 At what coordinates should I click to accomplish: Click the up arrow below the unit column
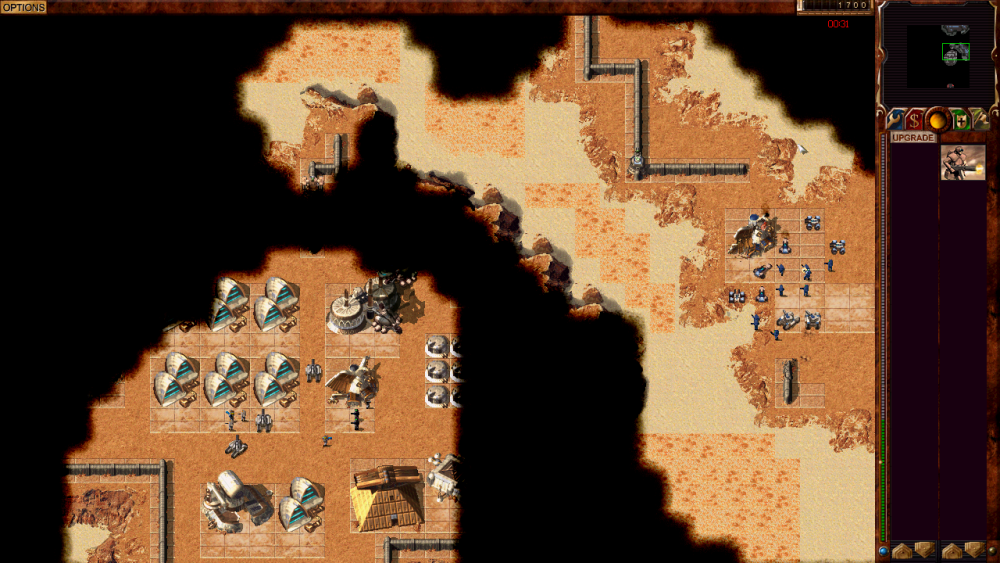pos(950,549)
